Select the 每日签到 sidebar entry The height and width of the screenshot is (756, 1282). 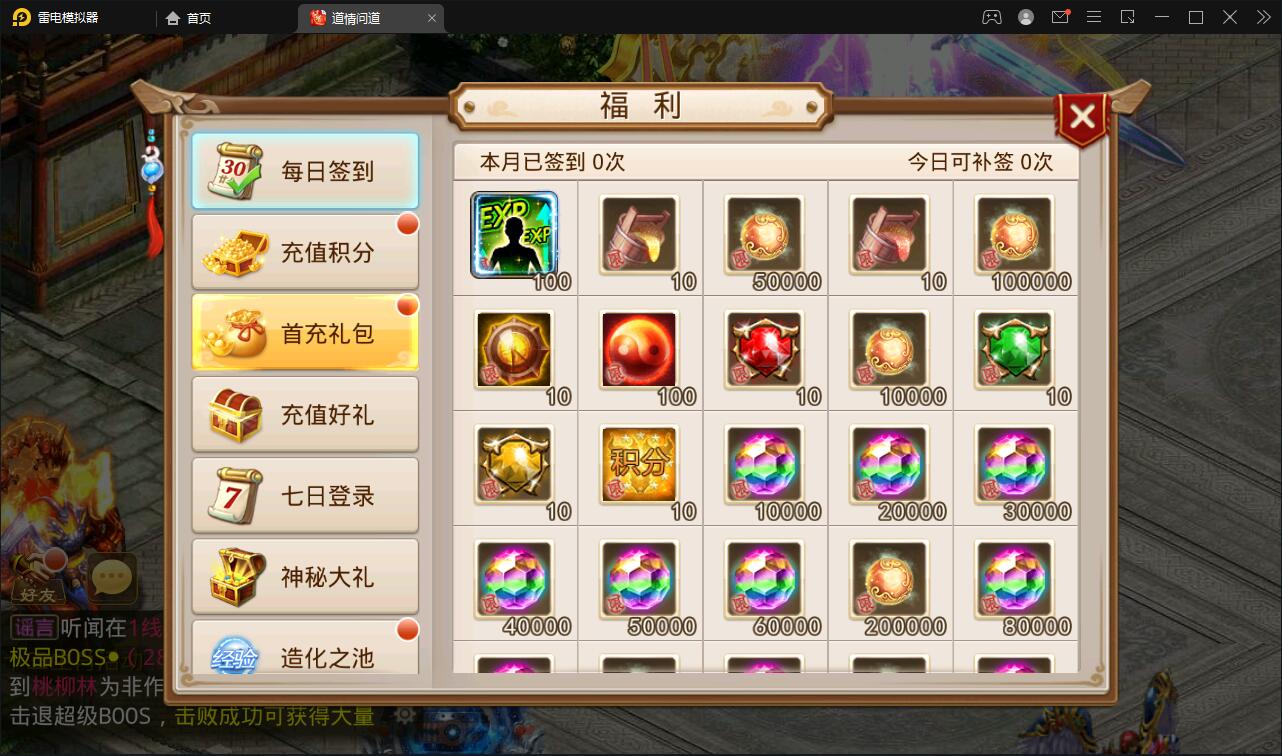(x=305, y=171)
